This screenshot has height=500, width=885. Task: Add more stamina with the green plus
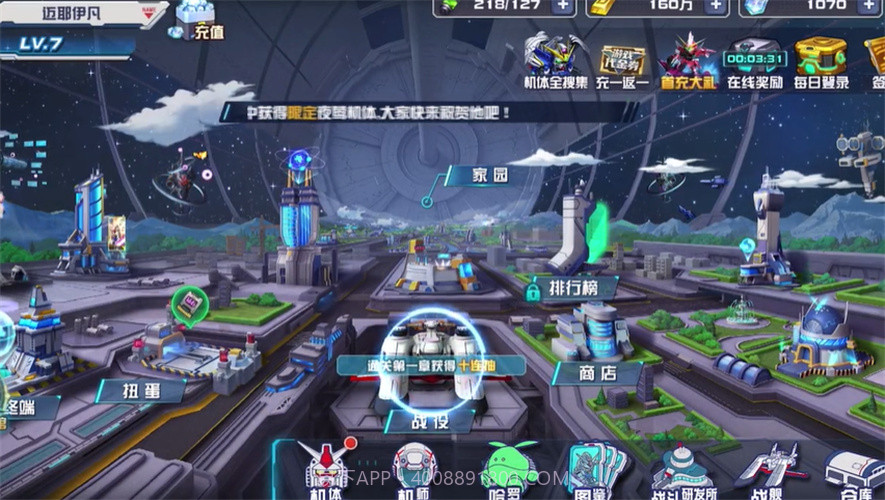tap(563, 5)
